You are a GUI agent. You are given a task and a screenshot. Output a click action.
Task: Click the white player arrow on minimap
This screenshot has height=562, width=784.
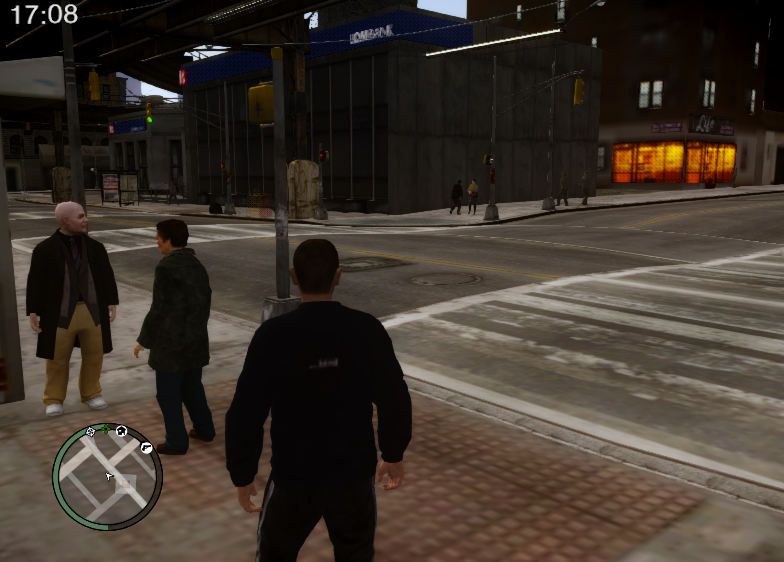pyautogui.click(x=108, y=476)
